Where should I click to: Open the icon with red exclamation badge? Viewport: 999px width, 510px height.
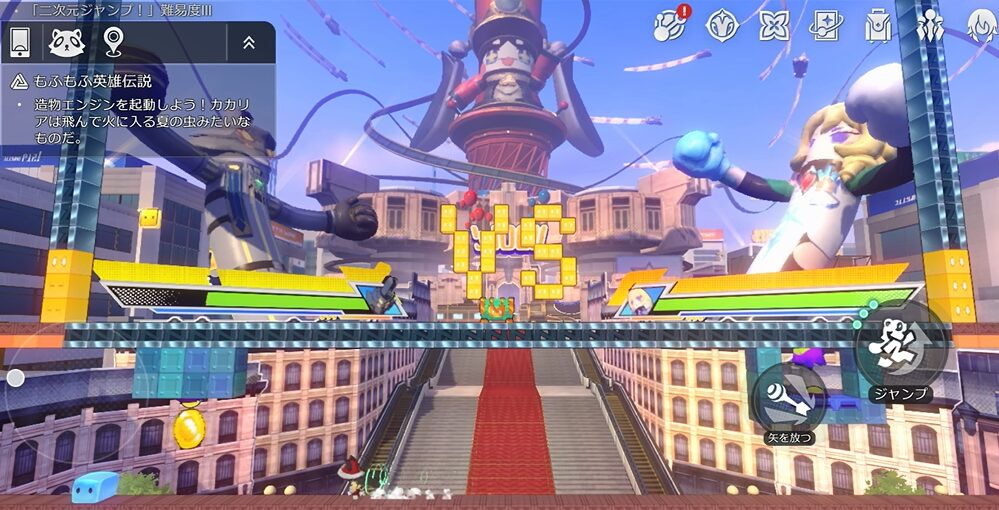point(670,25)
